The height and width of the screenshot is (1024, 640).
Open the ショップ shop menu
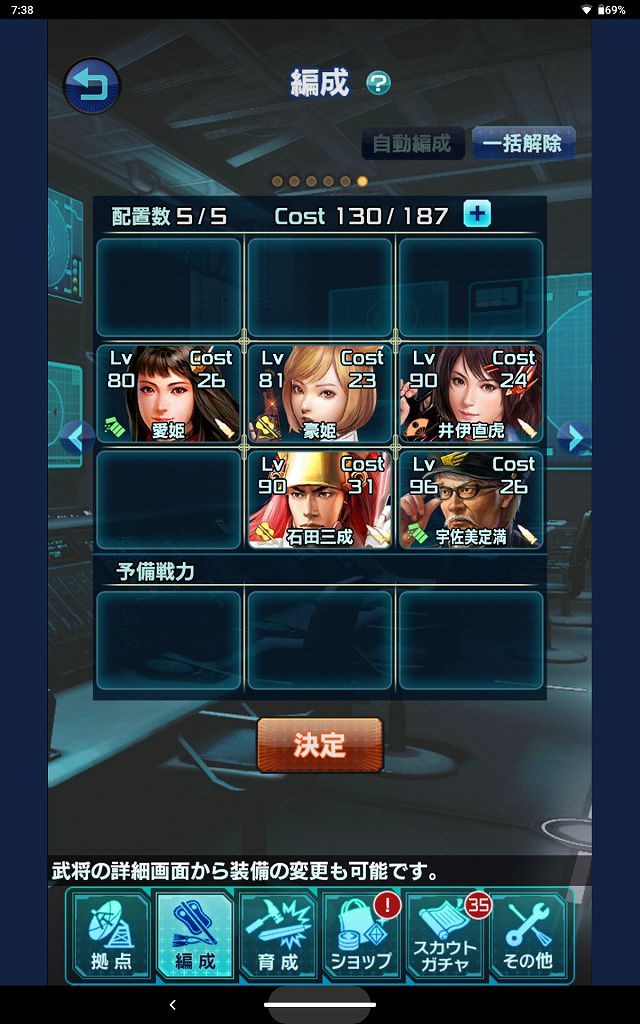[361, 936]
